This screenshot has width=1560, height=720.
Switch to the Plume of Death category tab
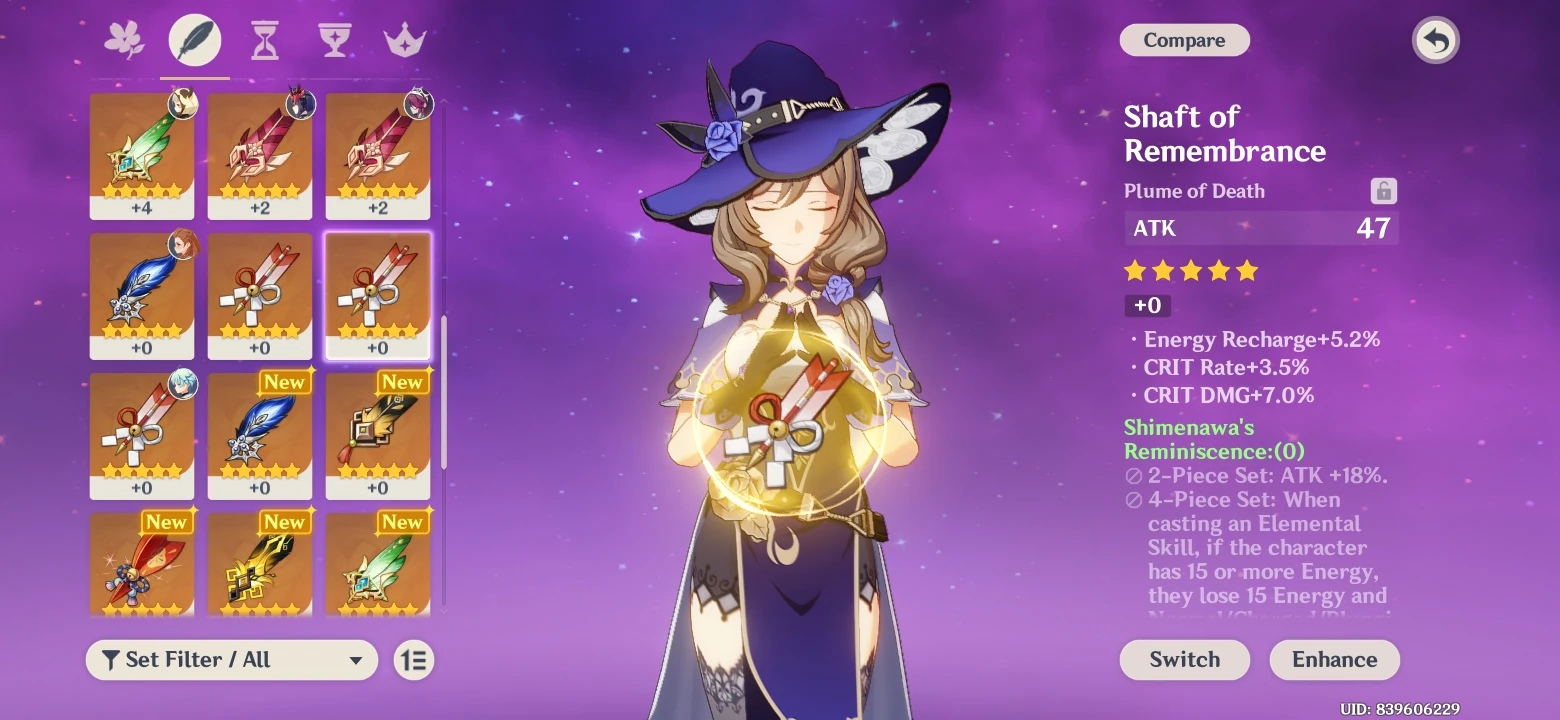pyautogui.click(x=195, y=40)
